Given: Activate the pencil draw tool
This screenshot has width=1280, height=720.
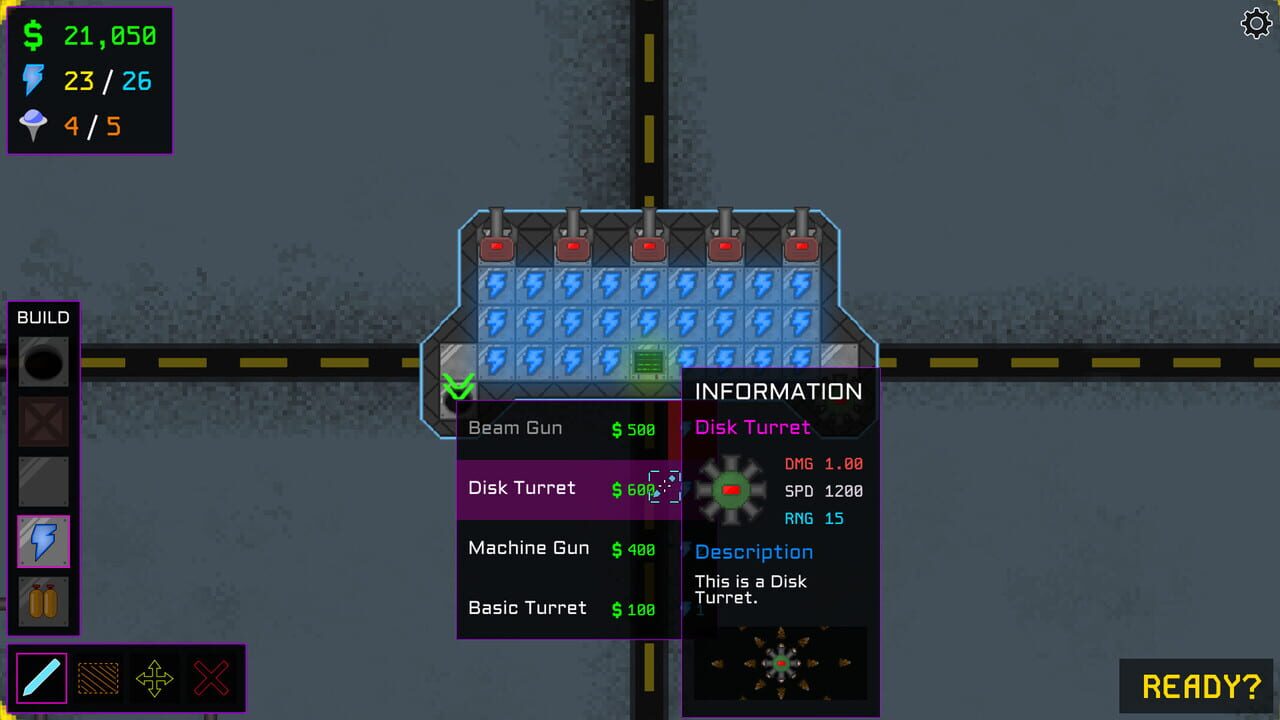Looking at the screenshot, I should pos(39,677).
